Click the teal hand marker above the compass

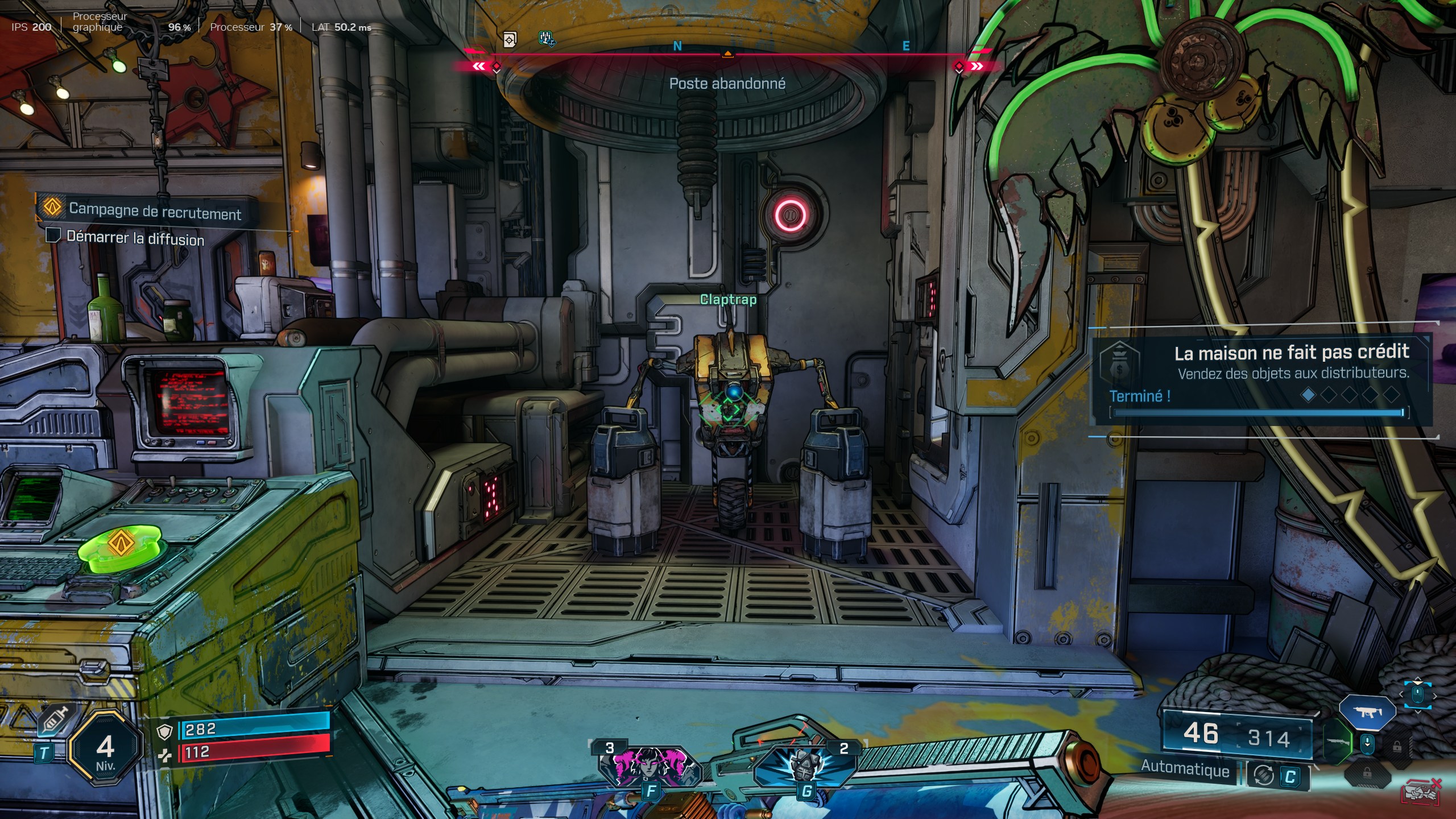[546, 38]
